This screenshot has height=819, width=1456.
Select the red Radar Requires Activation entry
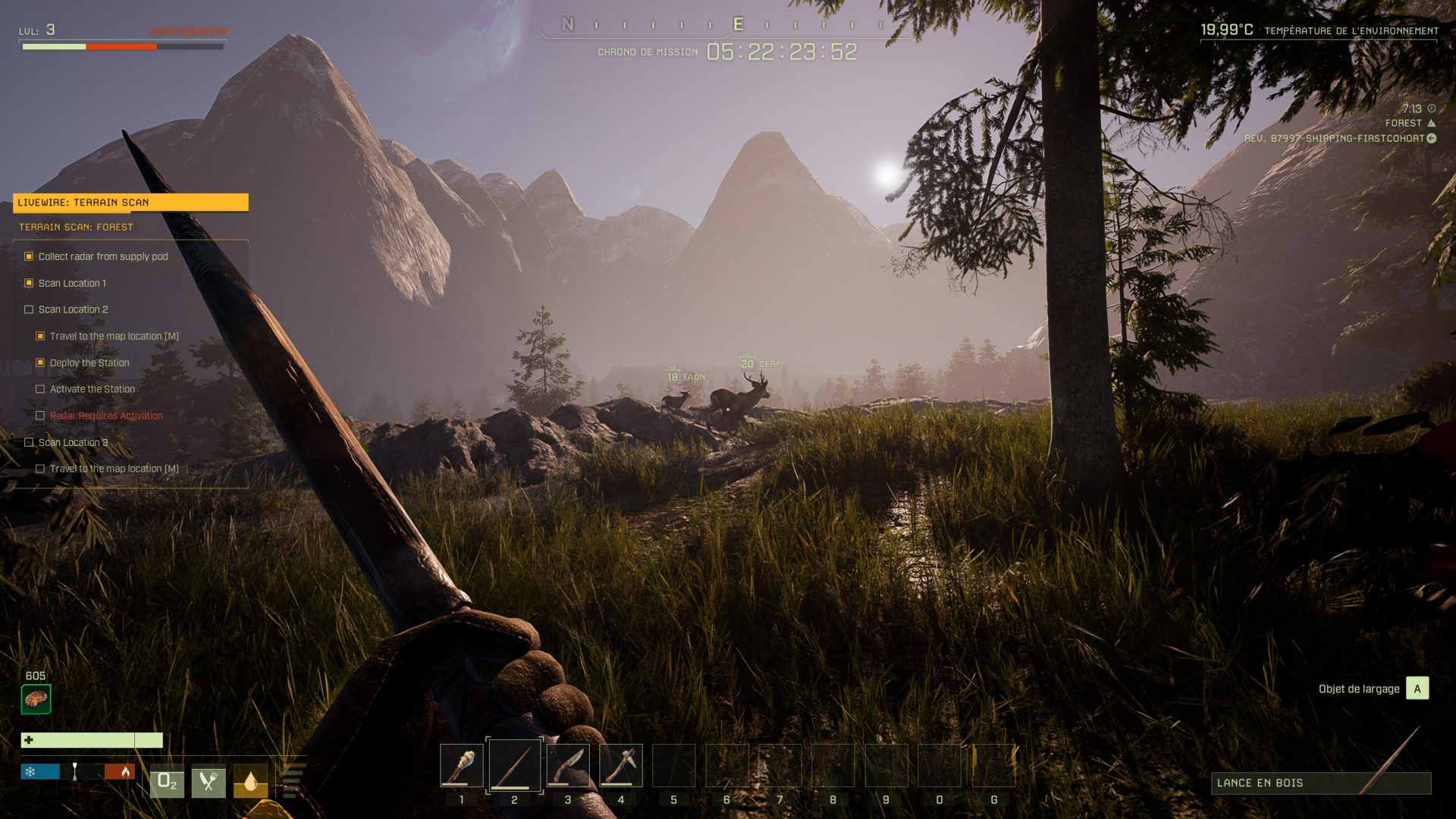[x=106, y=416]
